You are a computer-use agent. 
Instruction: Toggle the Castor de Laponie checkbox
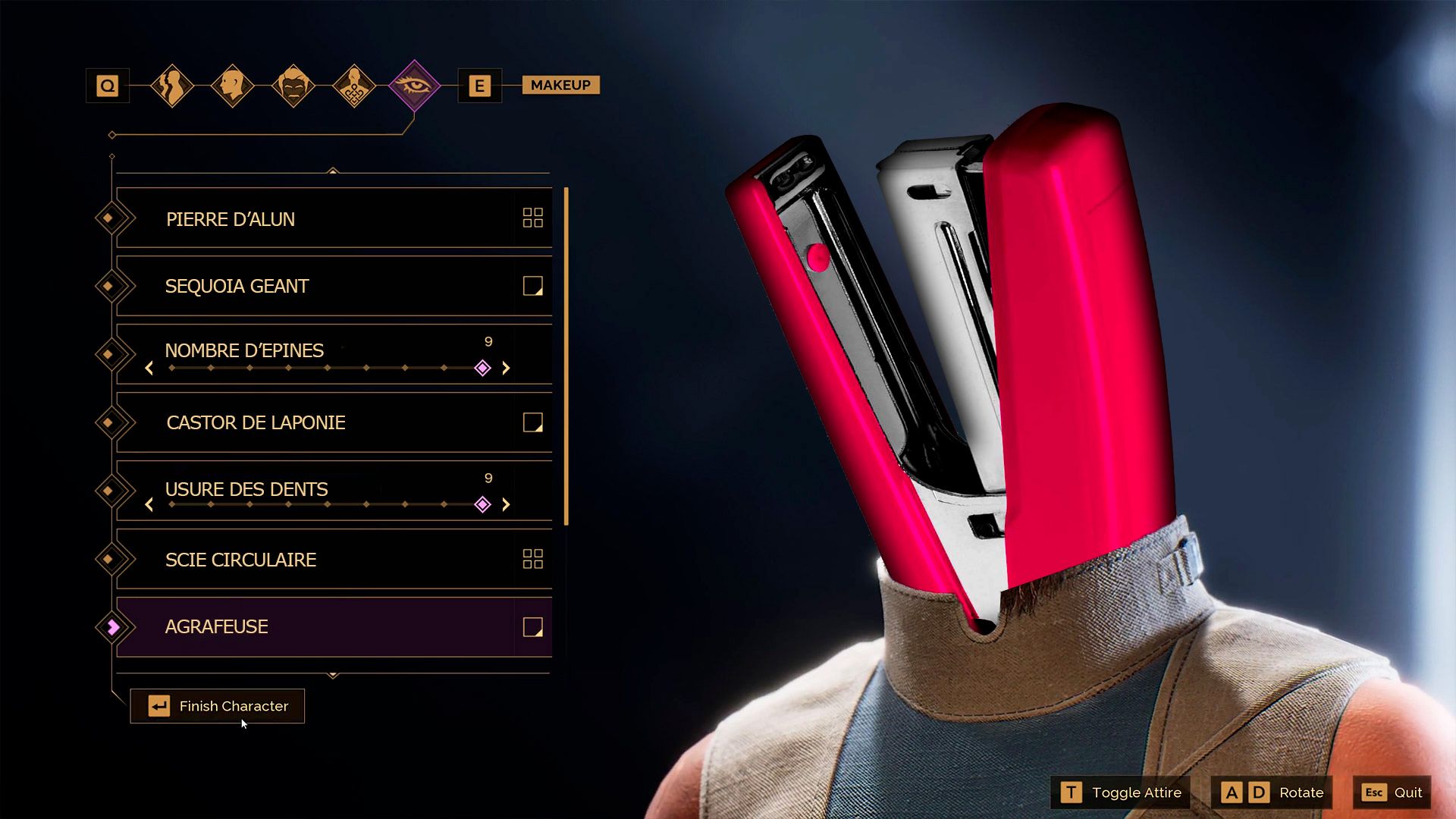tap(532, 422)
